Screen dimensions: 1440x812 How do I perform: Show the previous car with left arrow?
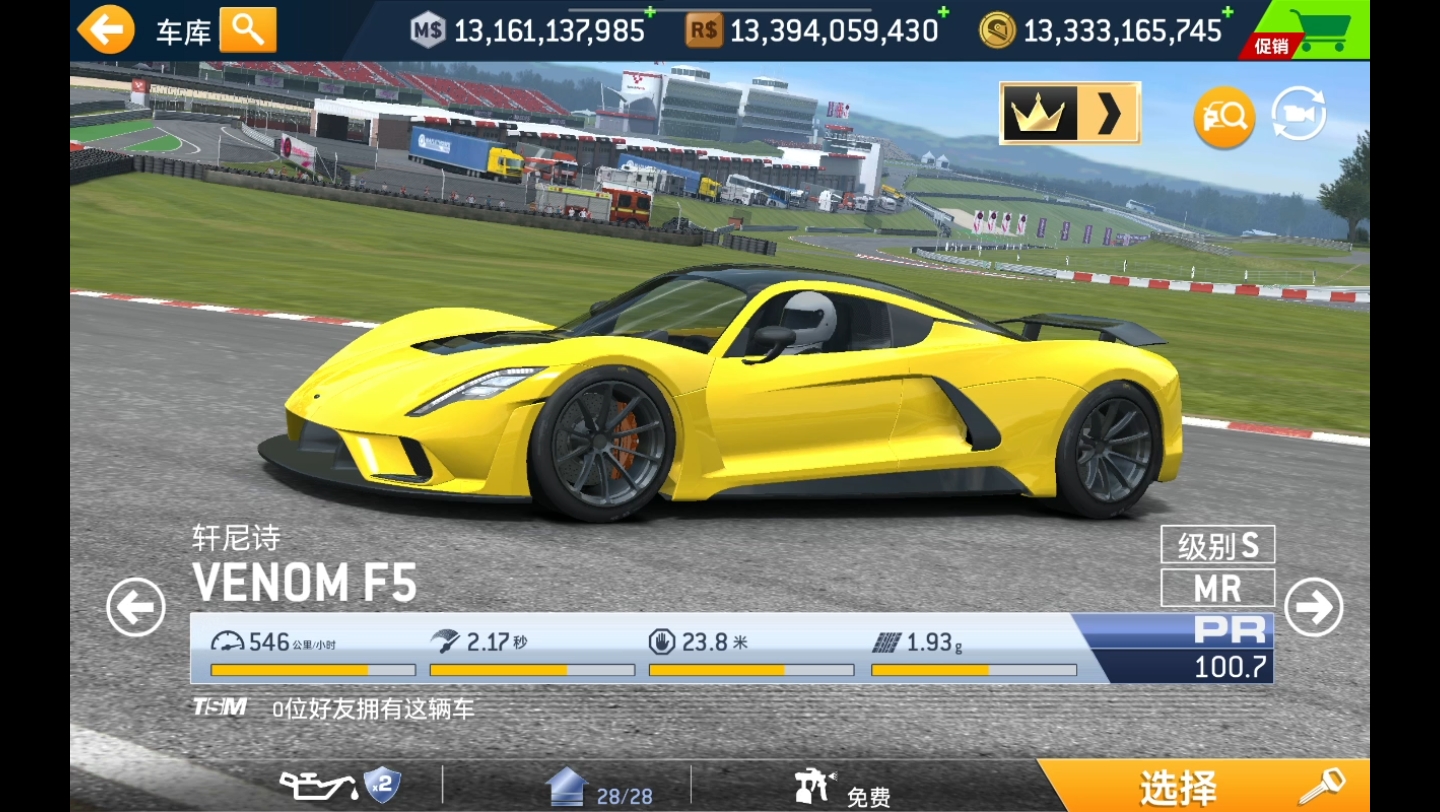pos(136,607)
